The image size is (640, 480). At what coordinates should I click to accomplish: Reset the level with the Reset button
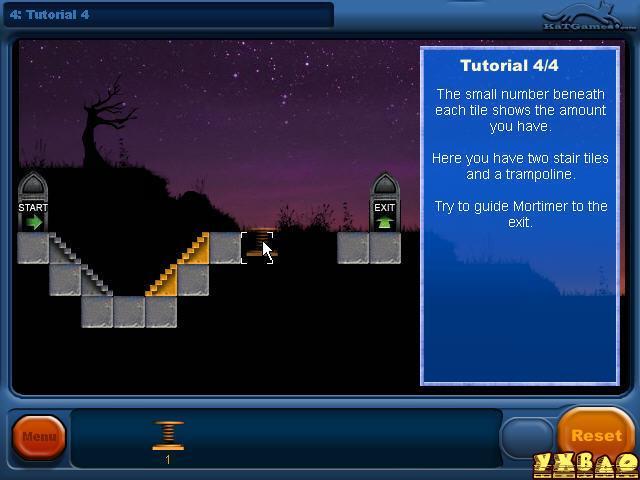point(596,435)
